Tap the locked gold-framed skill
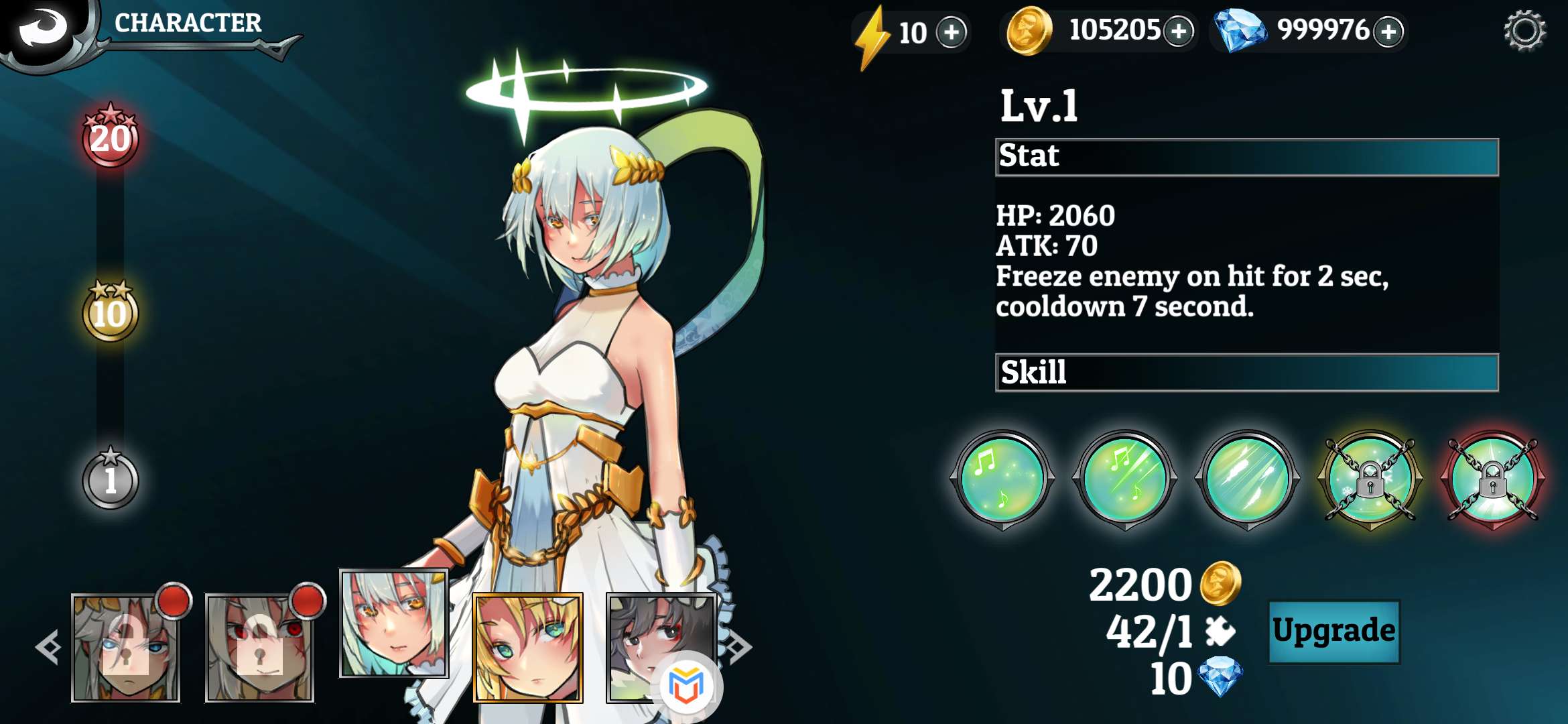This screenshot has width=1568, height=724. click(x=1370, y=479)
